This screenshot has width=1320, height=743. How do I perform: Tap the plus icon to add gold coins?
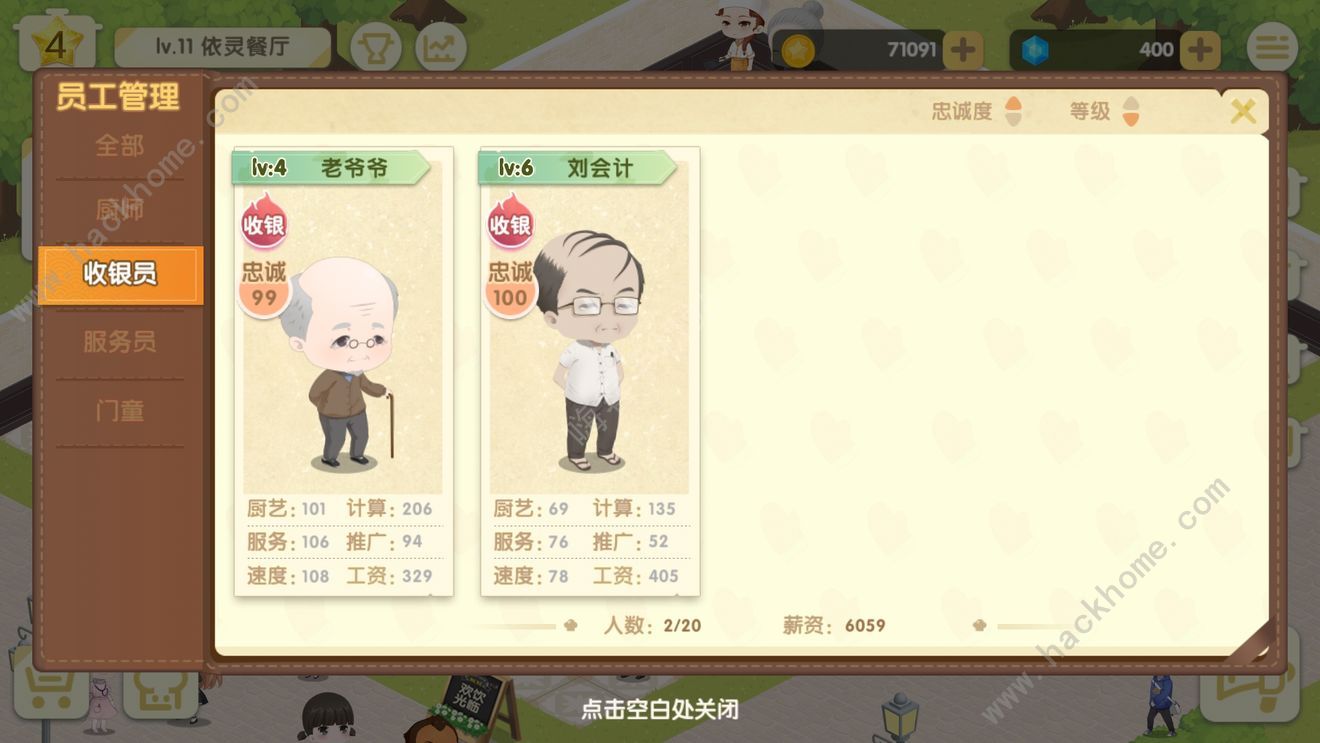point(962,48)
